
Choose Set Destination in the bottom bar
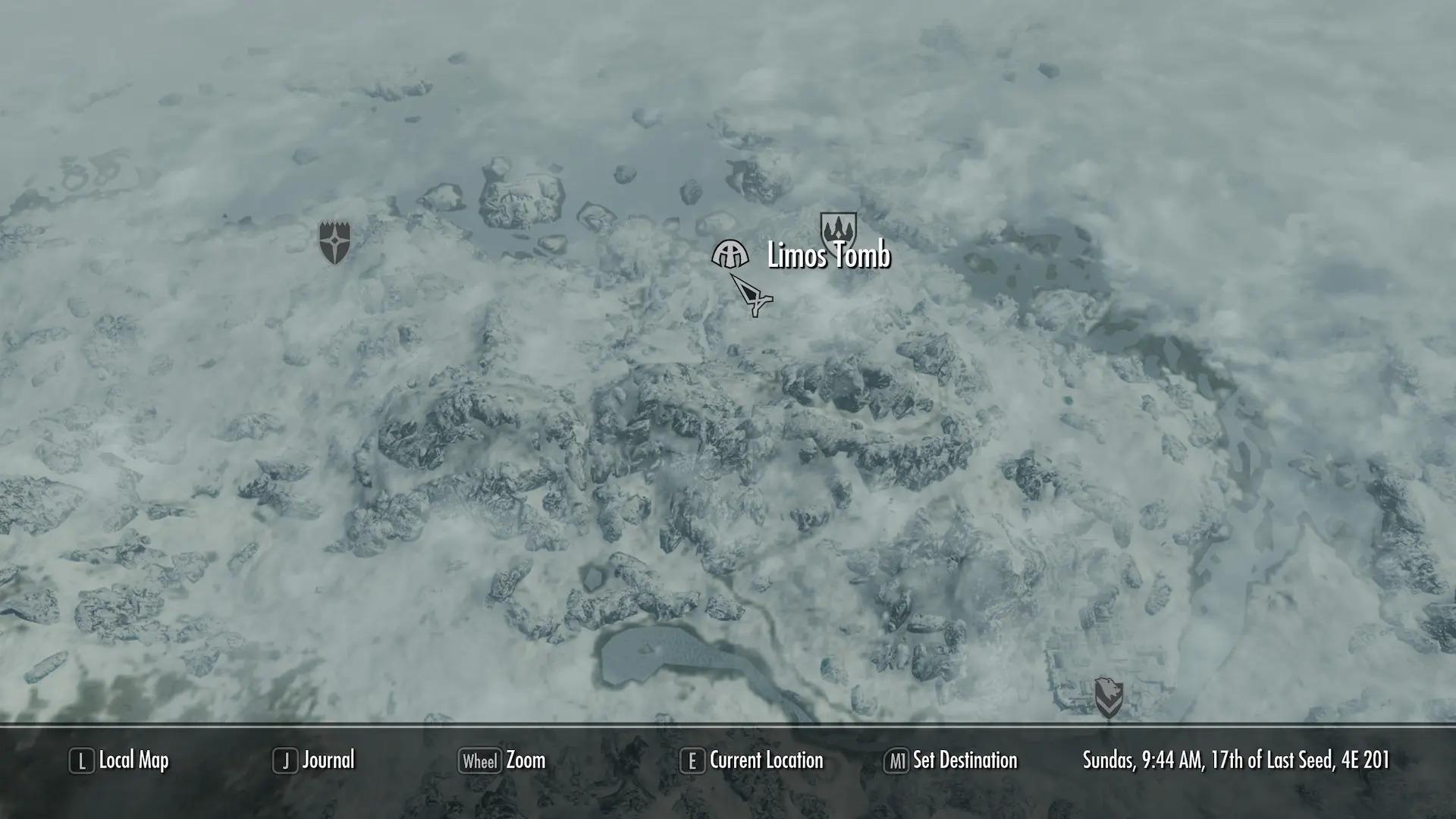(967, 761)
